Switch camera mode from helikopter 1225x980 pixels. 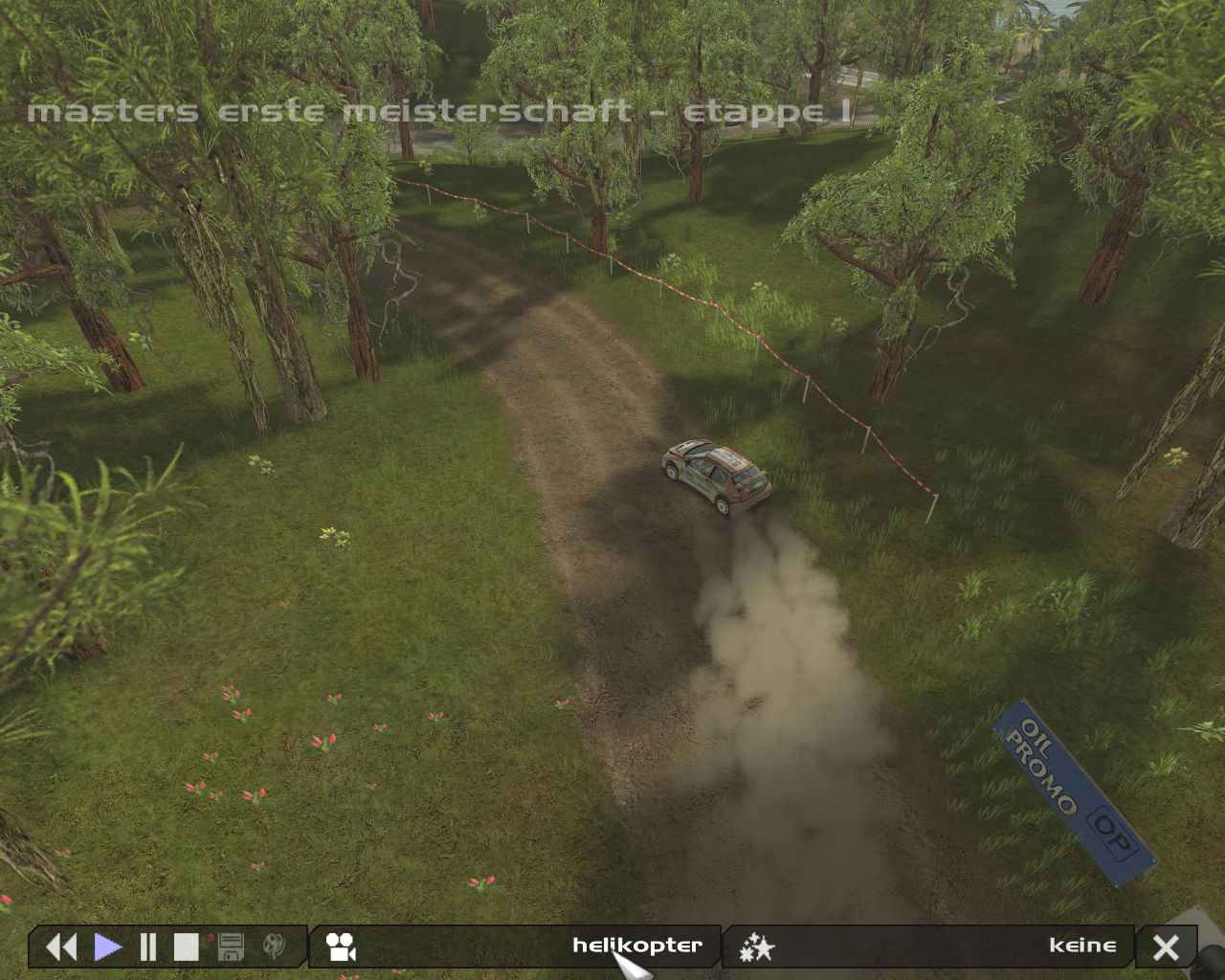(636, 946)
